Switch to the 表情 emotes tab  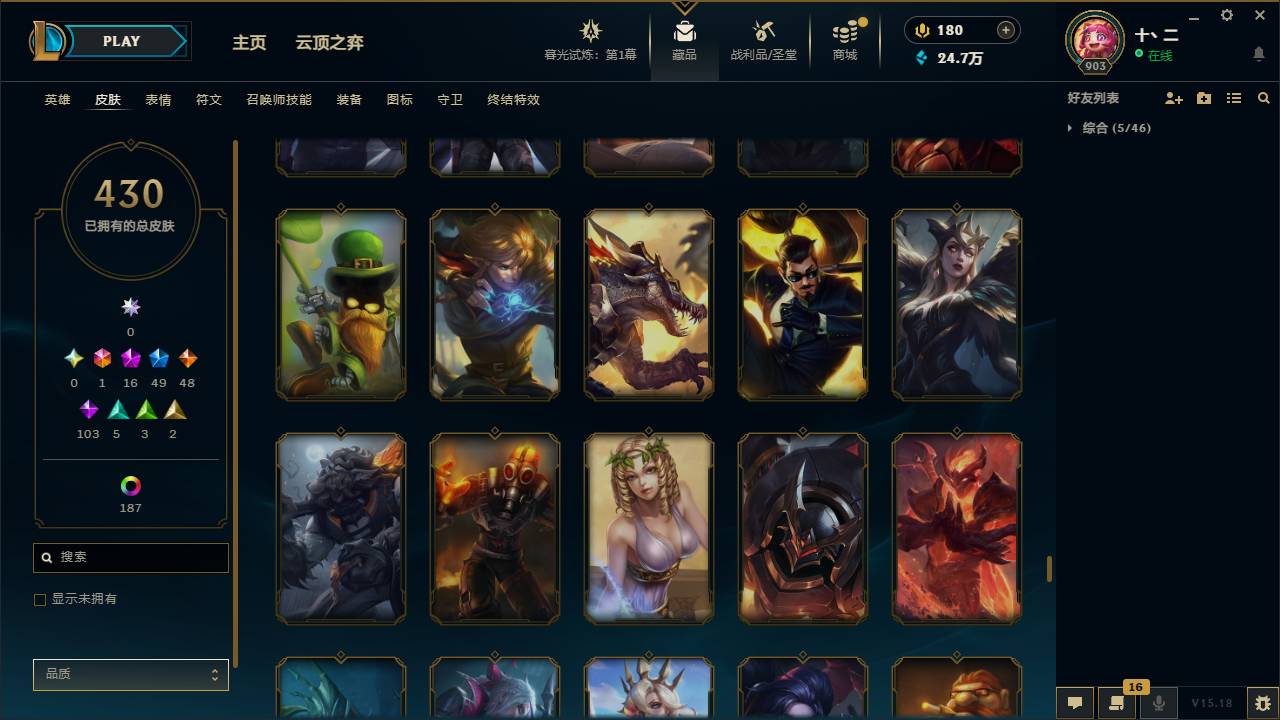tap(158, 100)
